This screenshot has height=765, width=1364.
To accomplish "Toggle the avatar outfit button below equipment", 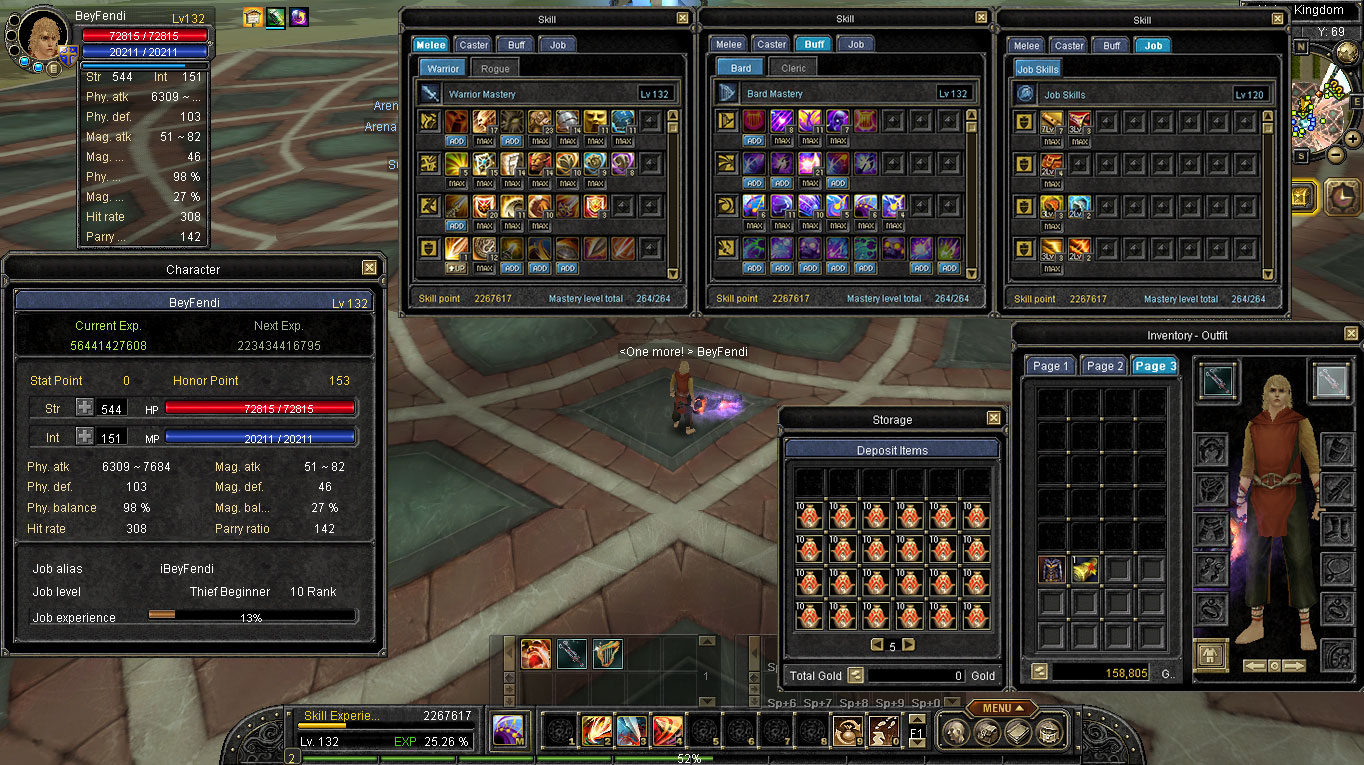I will pyautogui.click(x=1211, y=655).
